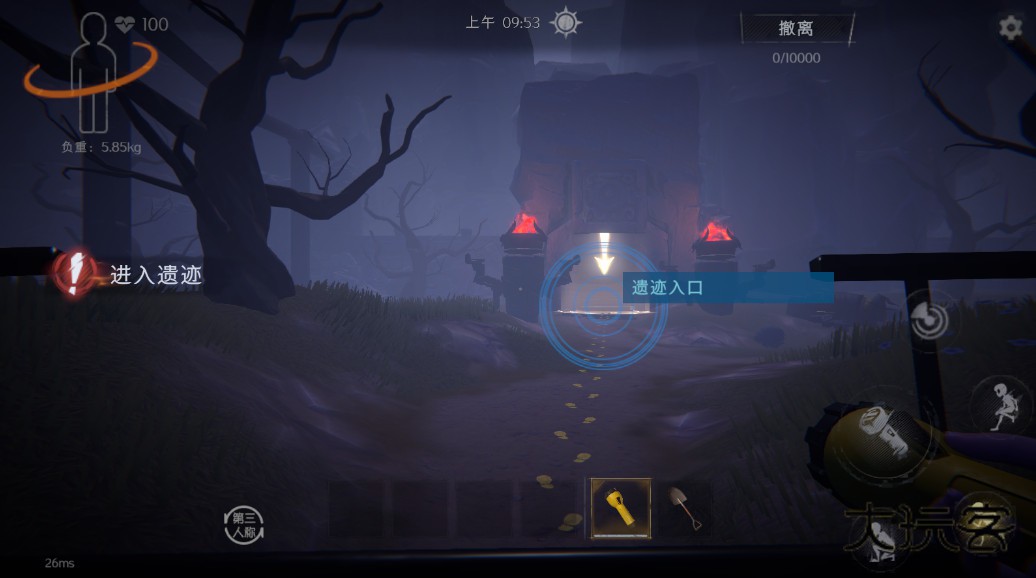The width and height of the screenshot is (1036, 578).
Task: Open the gear settings menu
Action: click(1011, 28)
